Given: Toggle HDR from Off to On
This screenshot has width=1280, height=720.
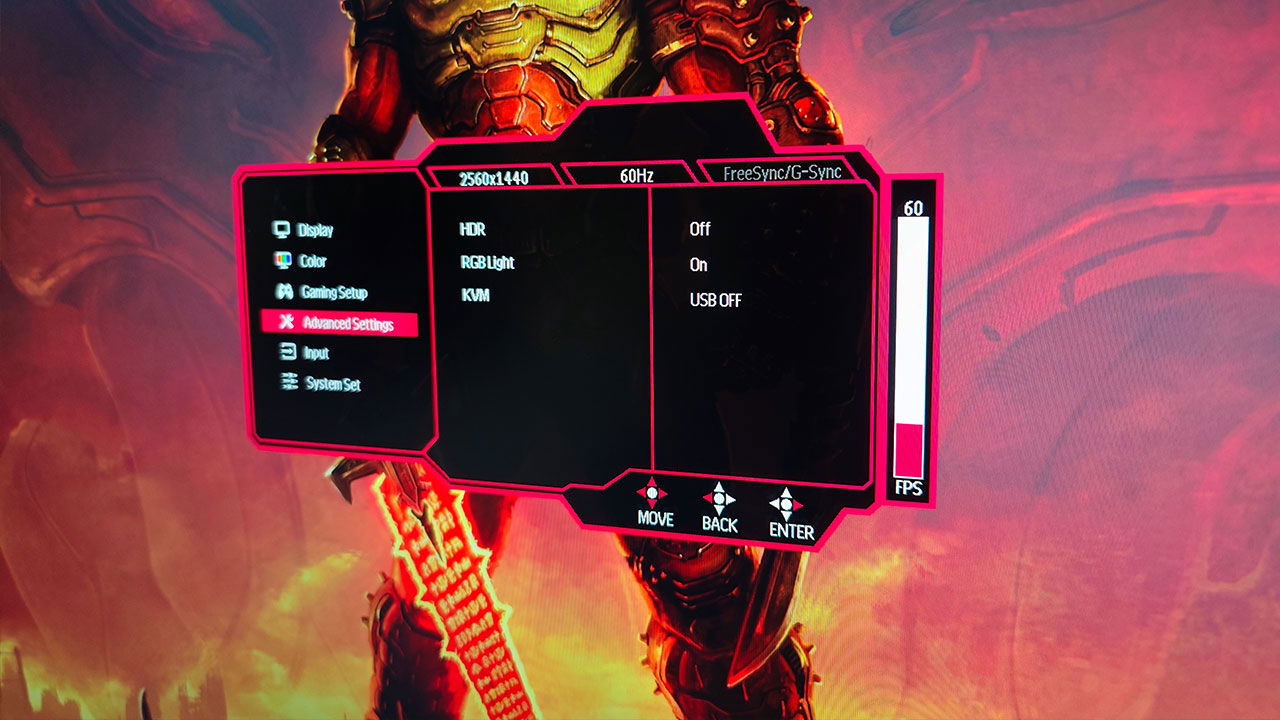Looking at the screenshot, I should pos(700,228).
